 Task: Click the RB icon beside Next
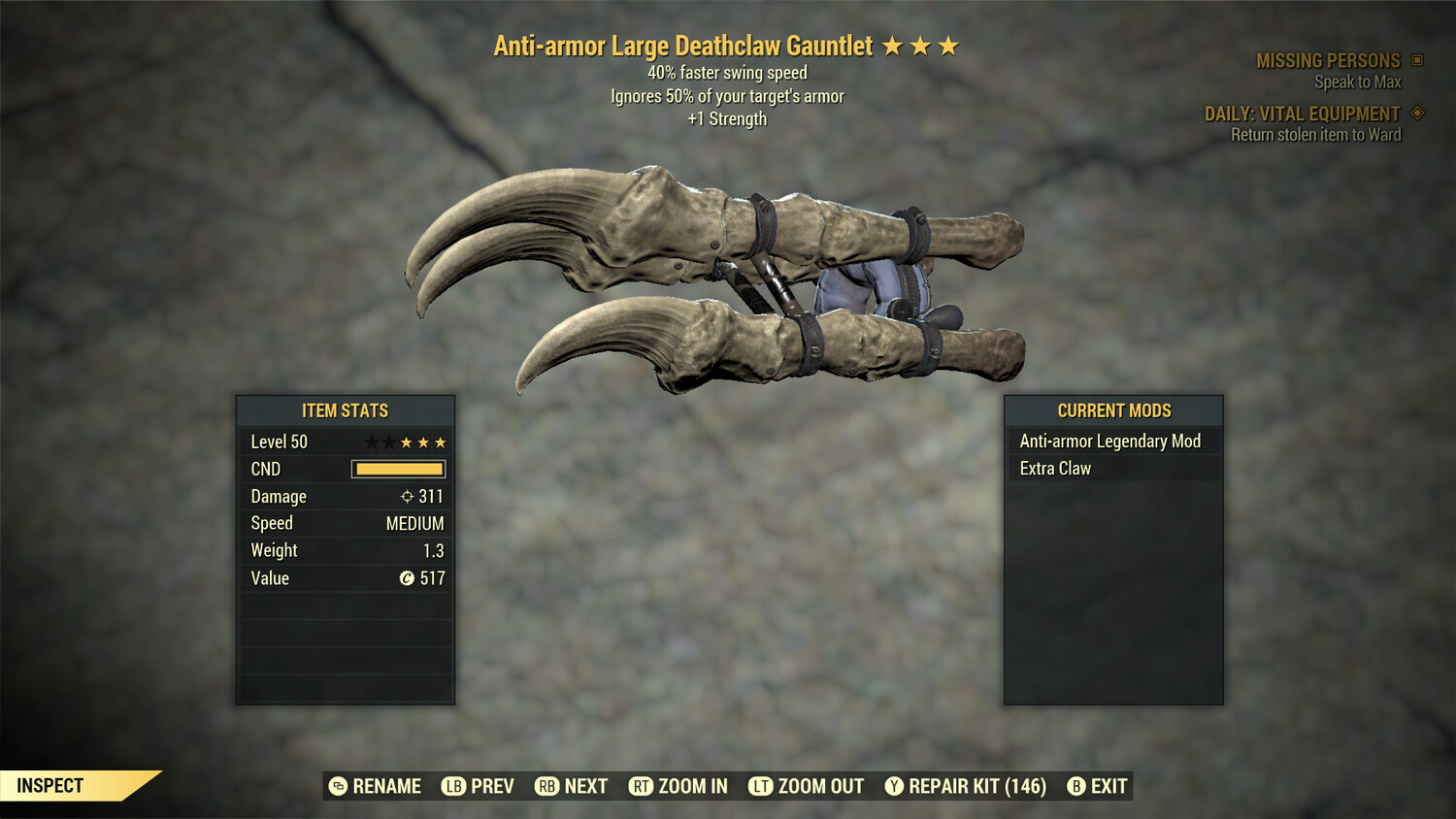[547, 786]
